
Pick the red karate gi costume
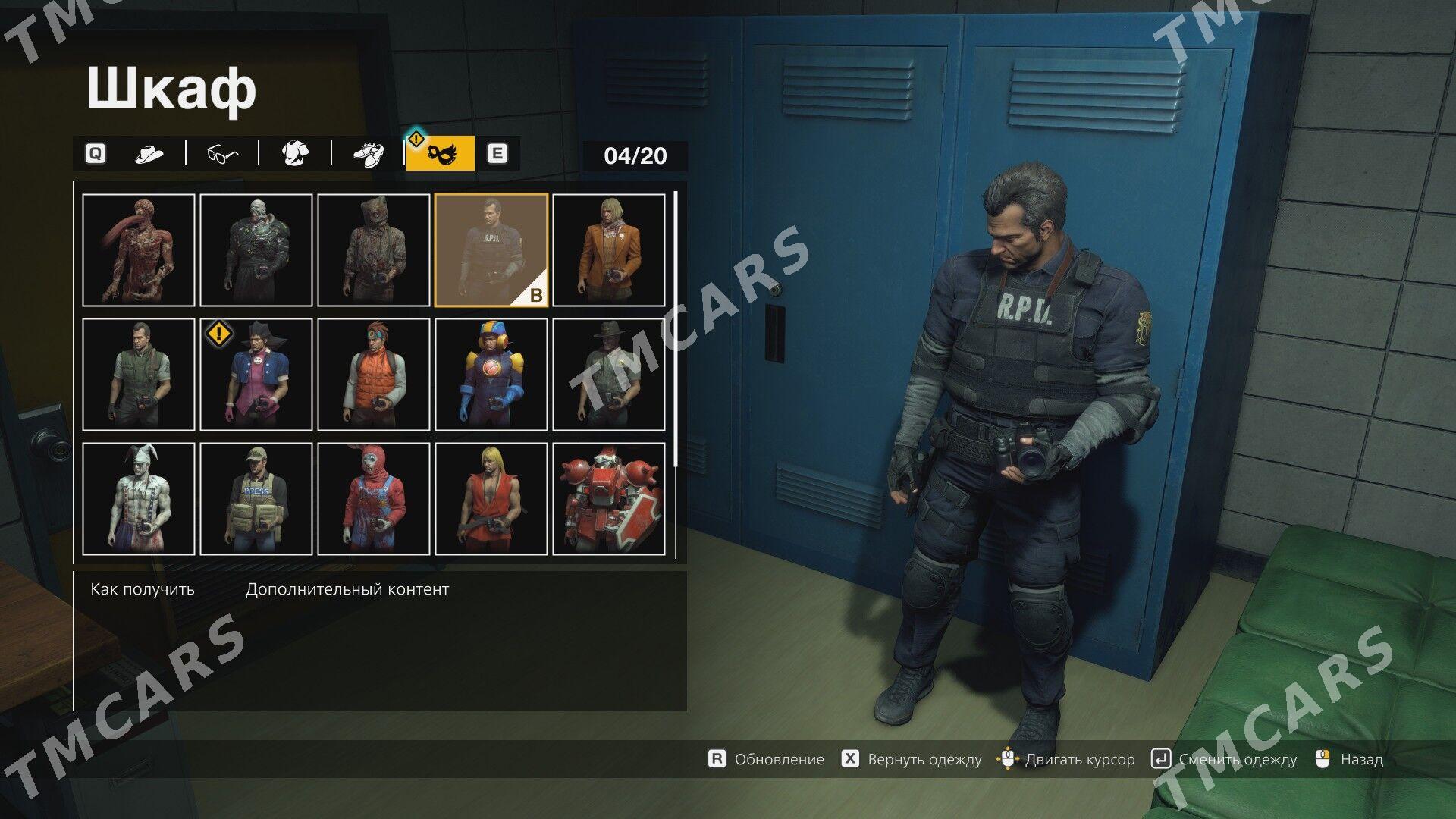pos(491,499)
